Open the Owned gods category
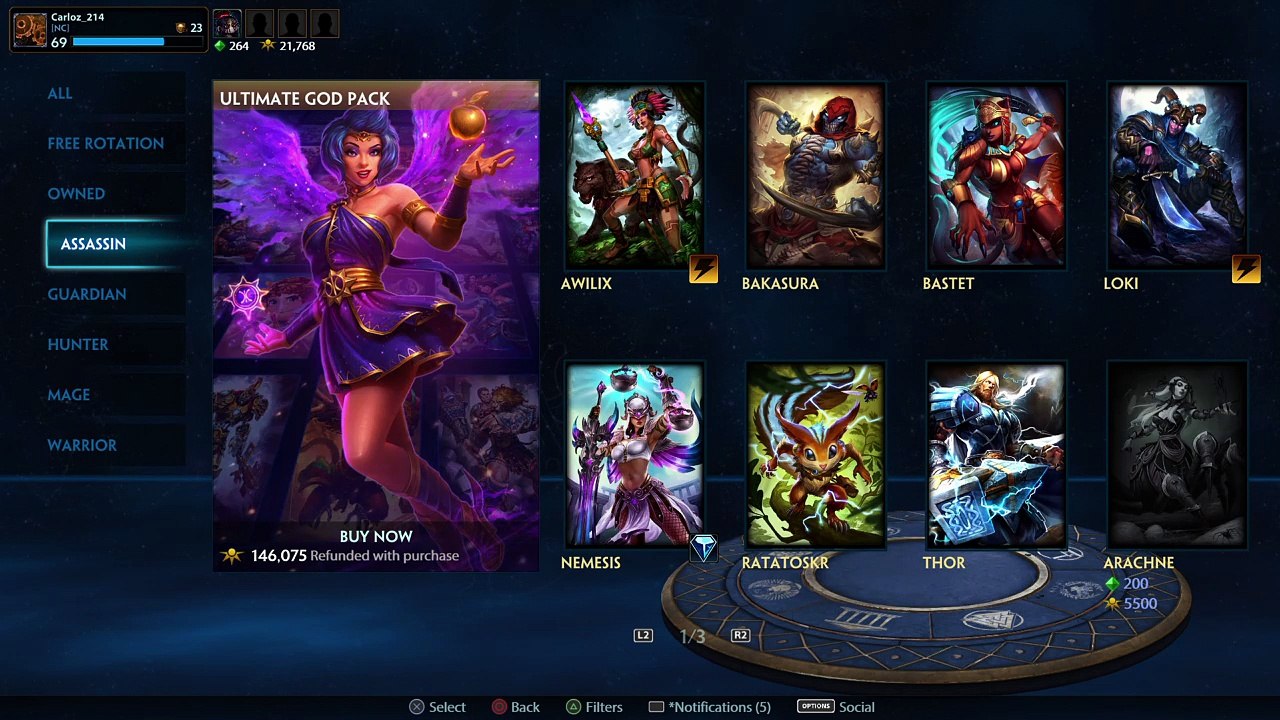 coord(76,193)
